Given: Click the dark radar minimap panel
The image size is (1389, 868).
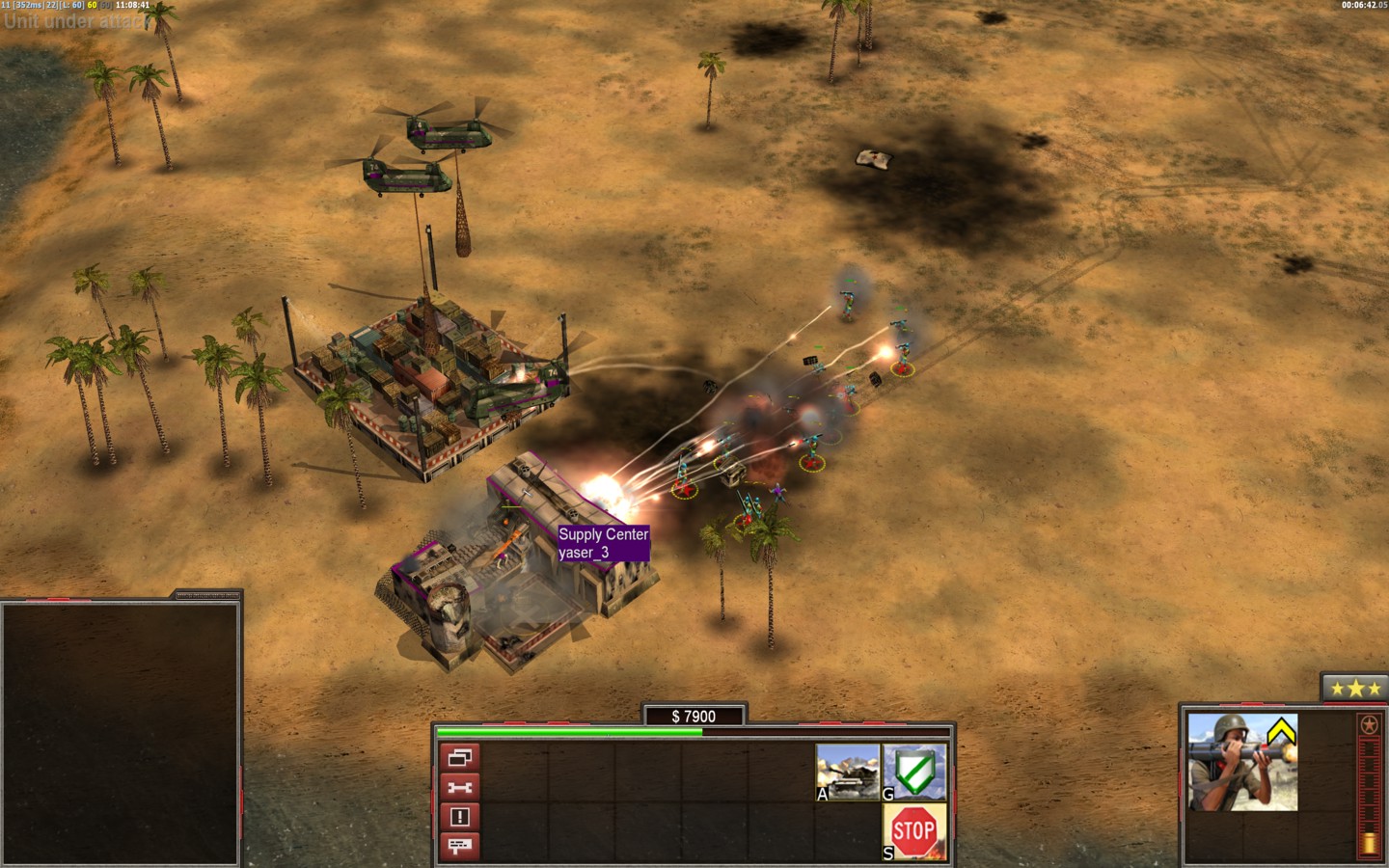Looking at the screenshot, I should coord(120,733).
